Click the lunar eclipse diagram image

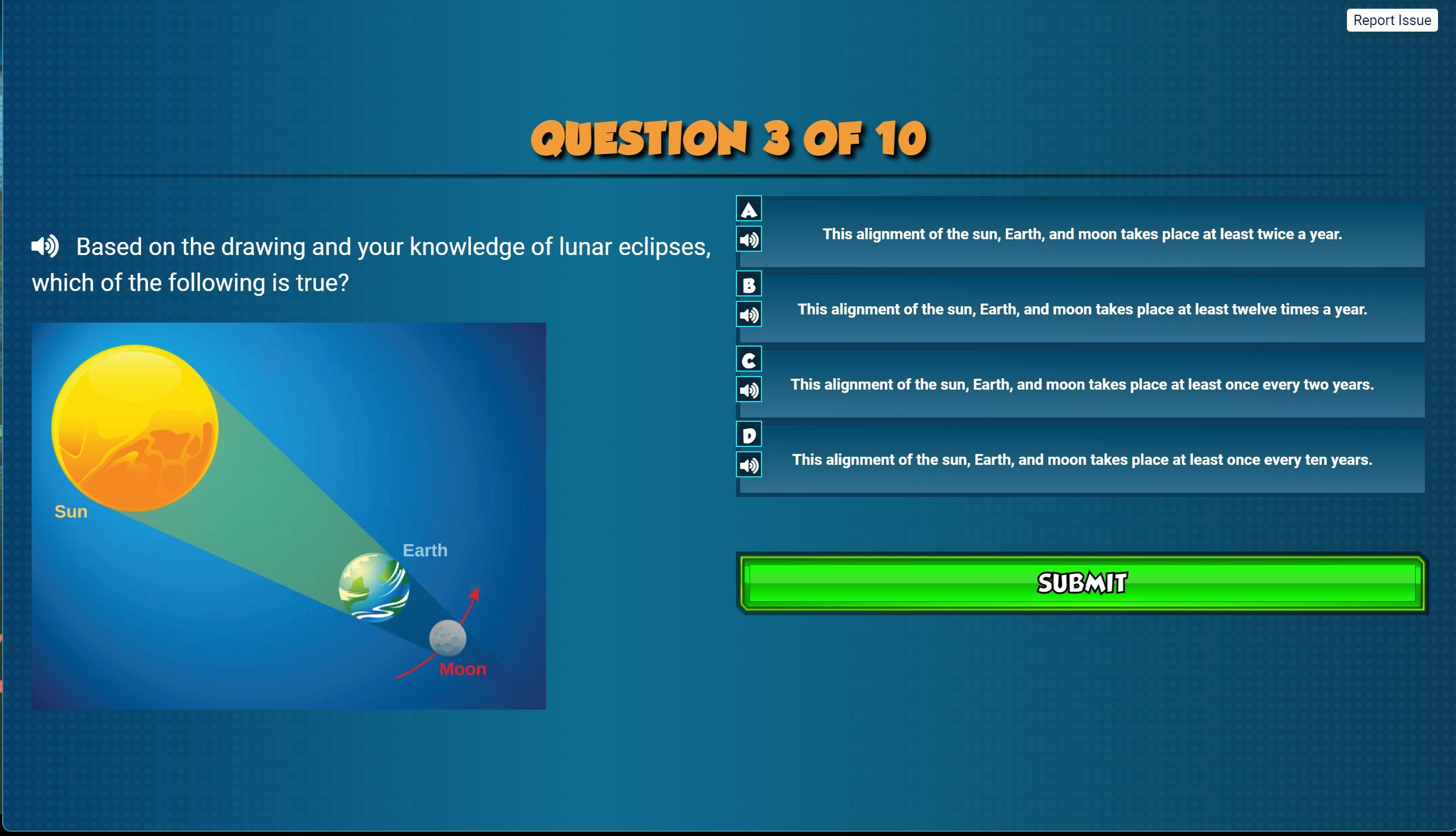point(288,516)
